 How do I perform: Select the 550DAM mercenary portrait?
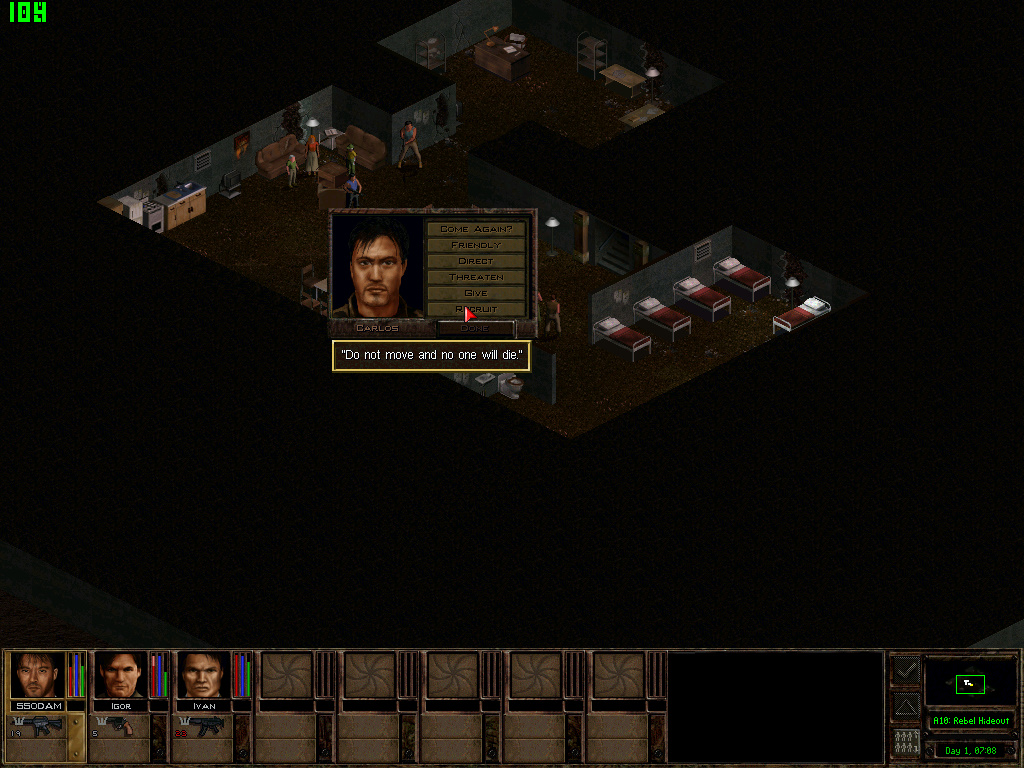[x=37, y=675]
